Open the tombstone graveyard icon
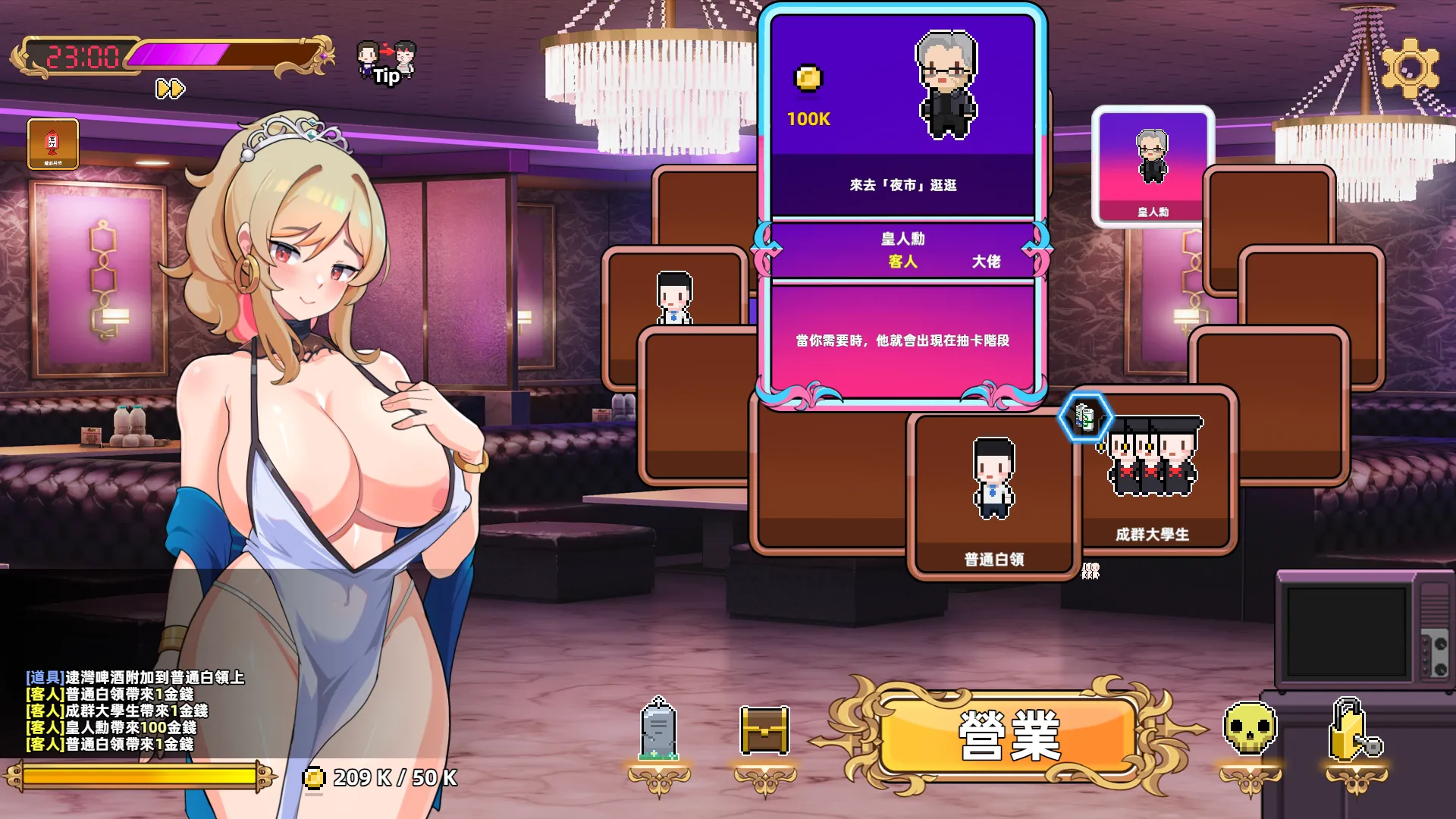 click(658, 730)
